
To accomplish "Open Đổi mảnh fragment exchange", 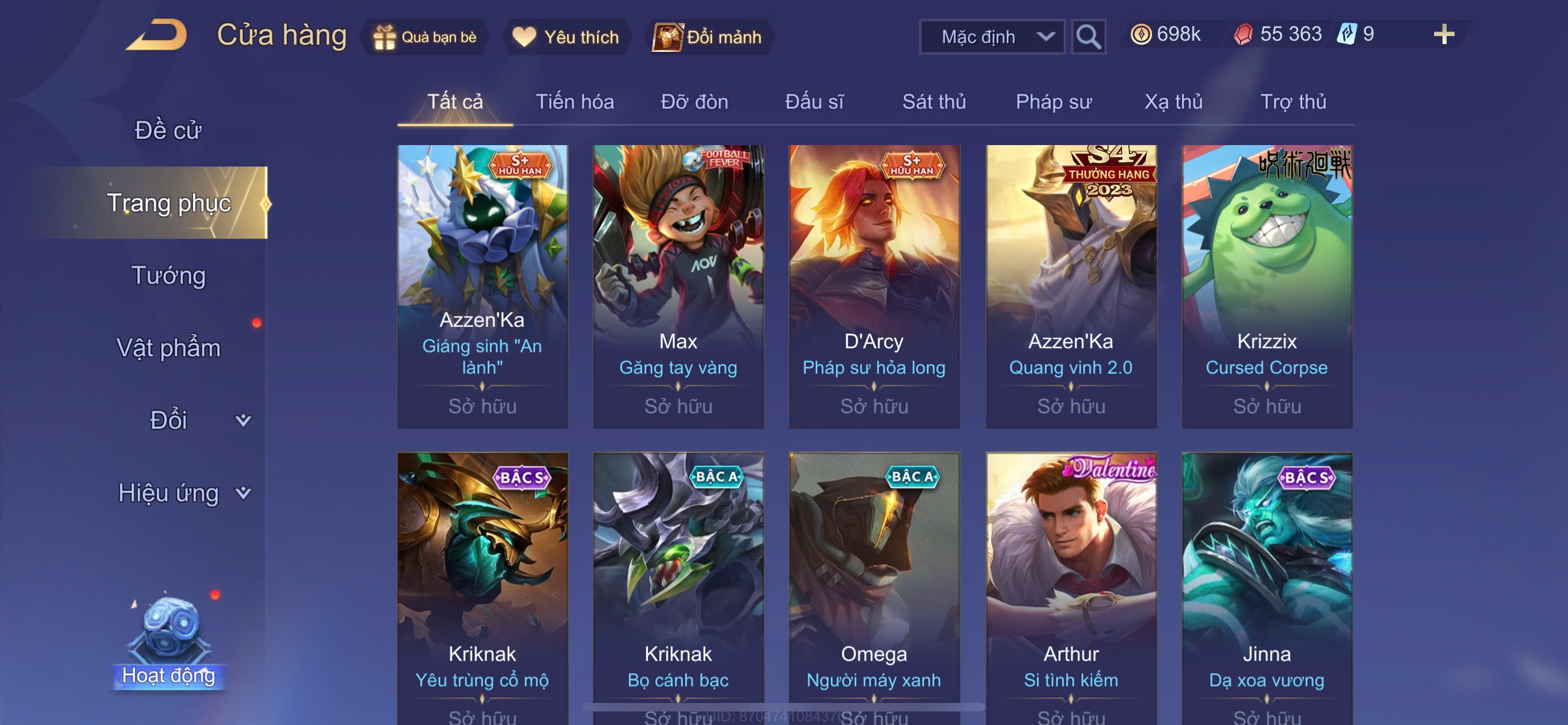I will pyautogui.click(x=708, y=37).
